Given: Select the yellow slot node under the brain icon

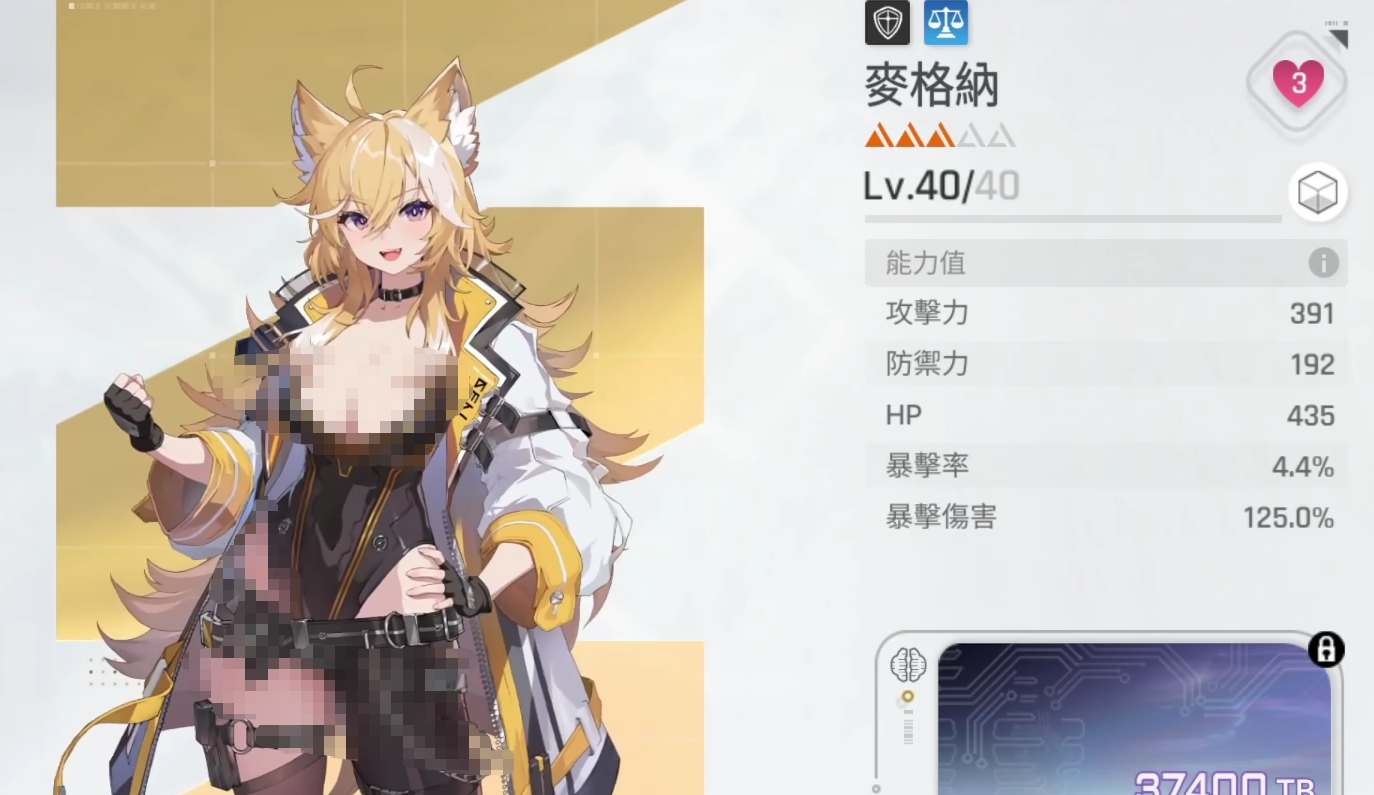Looking at the screenshot, I should tap(910, 694).
